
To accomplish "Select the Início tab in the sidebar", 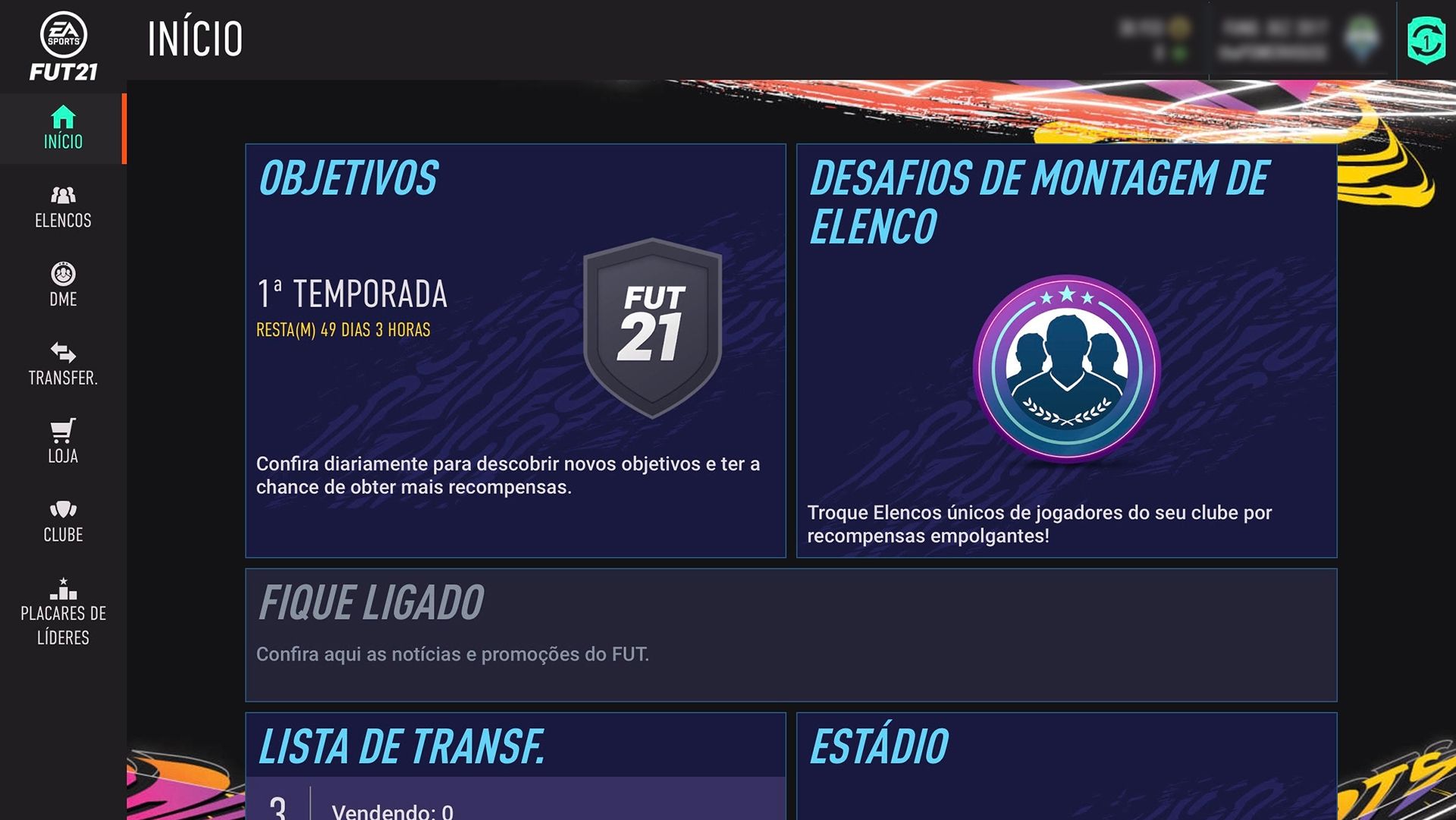I will (63, 129).
